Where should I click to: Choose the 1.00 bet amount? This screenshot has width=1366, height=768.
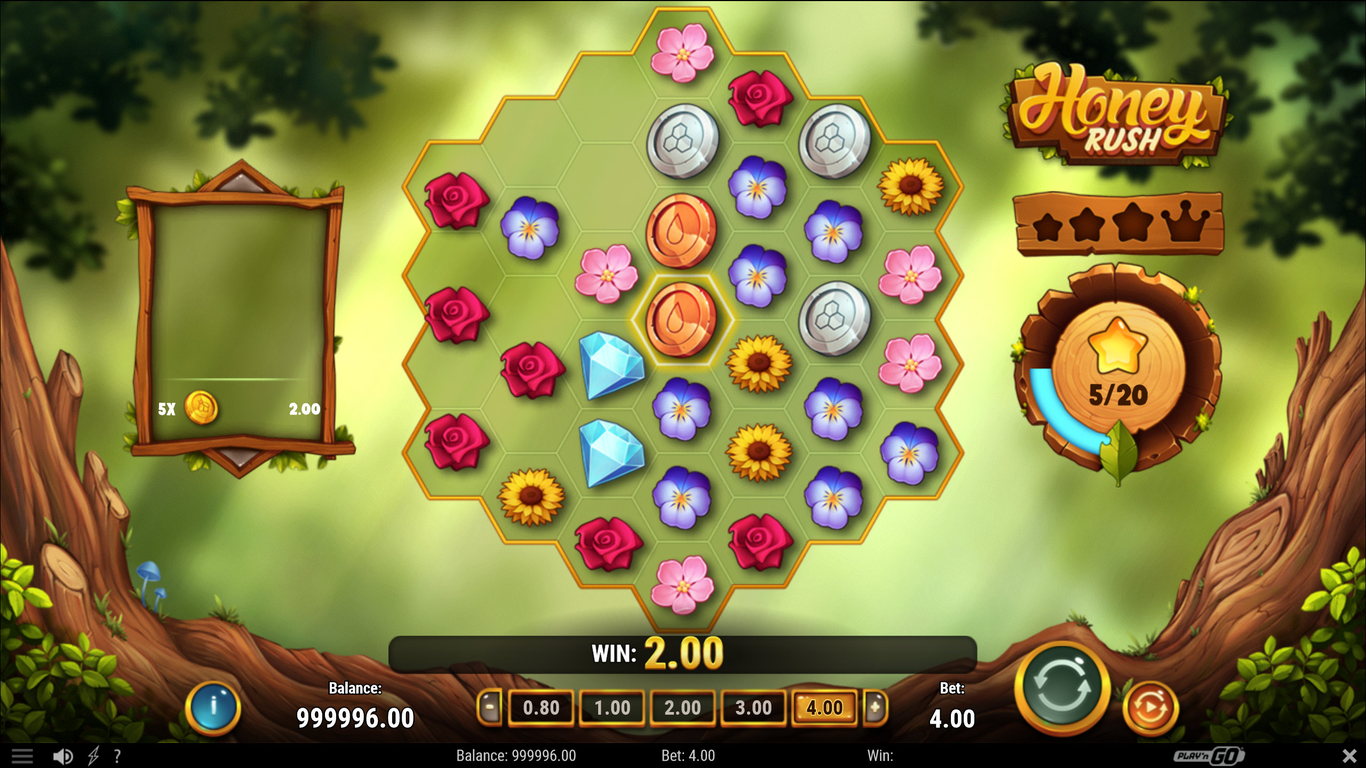pos(612,708)
